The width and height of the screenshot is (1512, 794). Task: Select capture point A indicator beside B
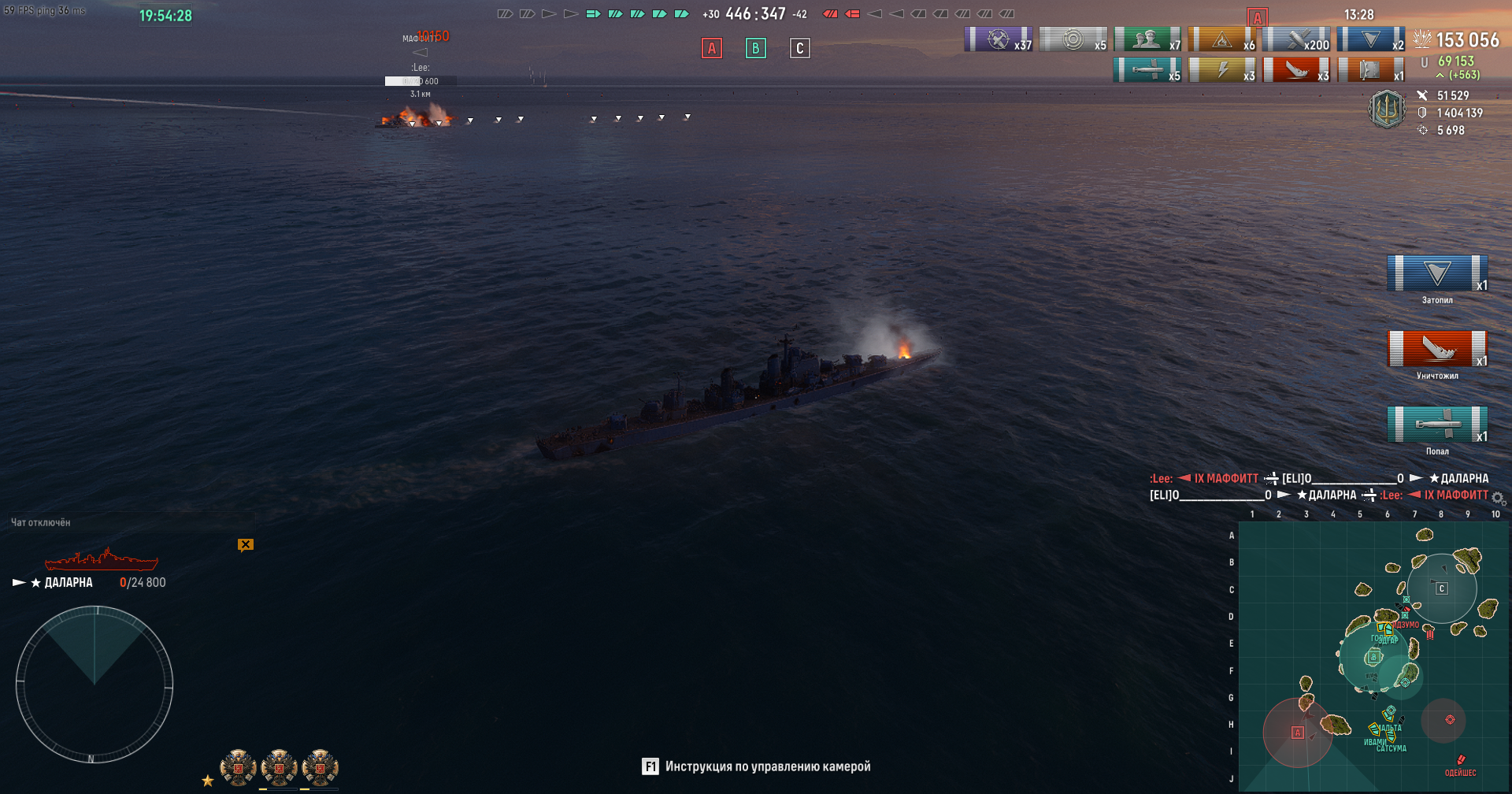[712, 48]
